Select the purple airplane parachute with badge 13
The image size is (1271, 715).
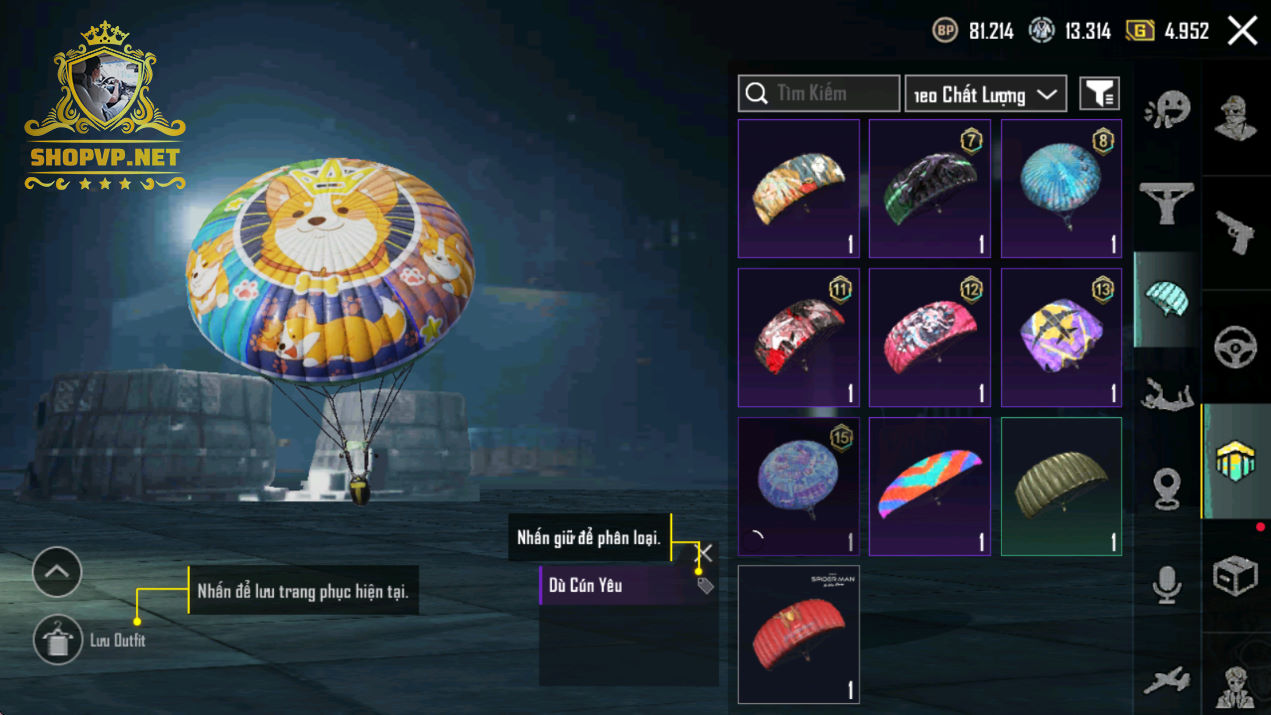pos(1061,337)
